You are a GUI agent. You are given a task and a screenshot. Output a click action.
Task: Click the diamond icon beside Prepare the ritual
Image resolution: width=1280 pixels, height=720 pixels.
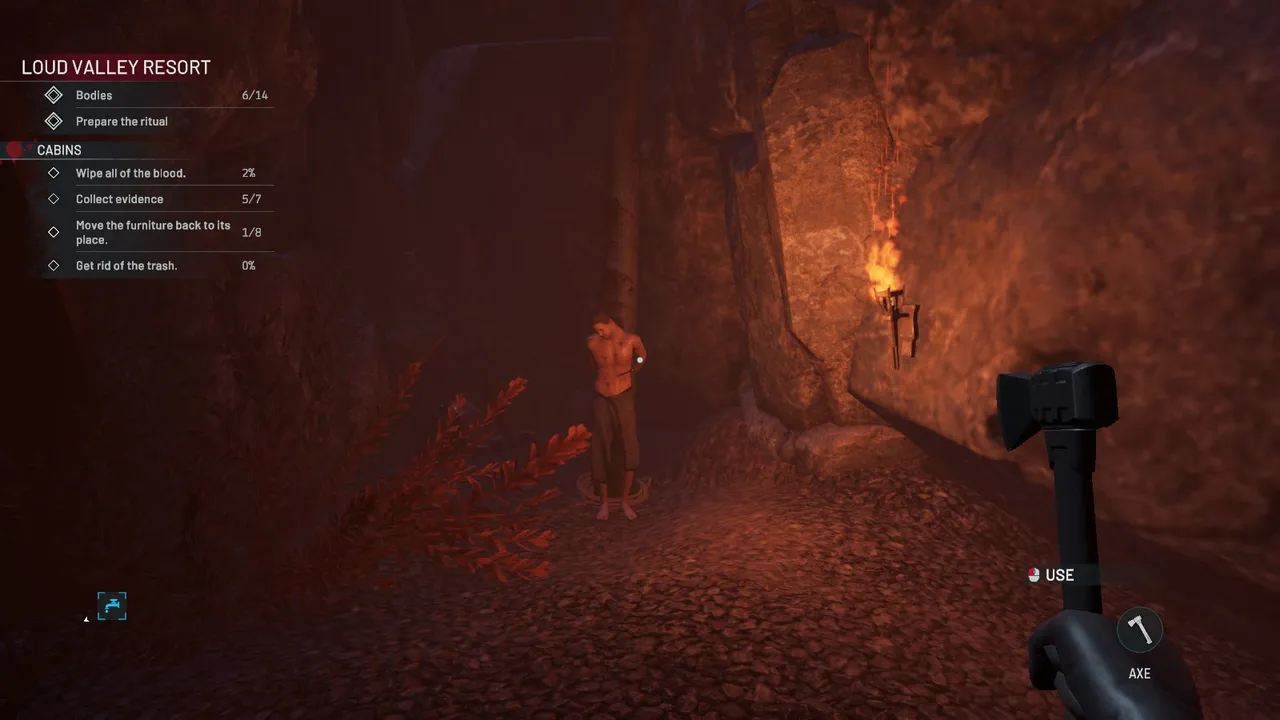click(55, 121)
